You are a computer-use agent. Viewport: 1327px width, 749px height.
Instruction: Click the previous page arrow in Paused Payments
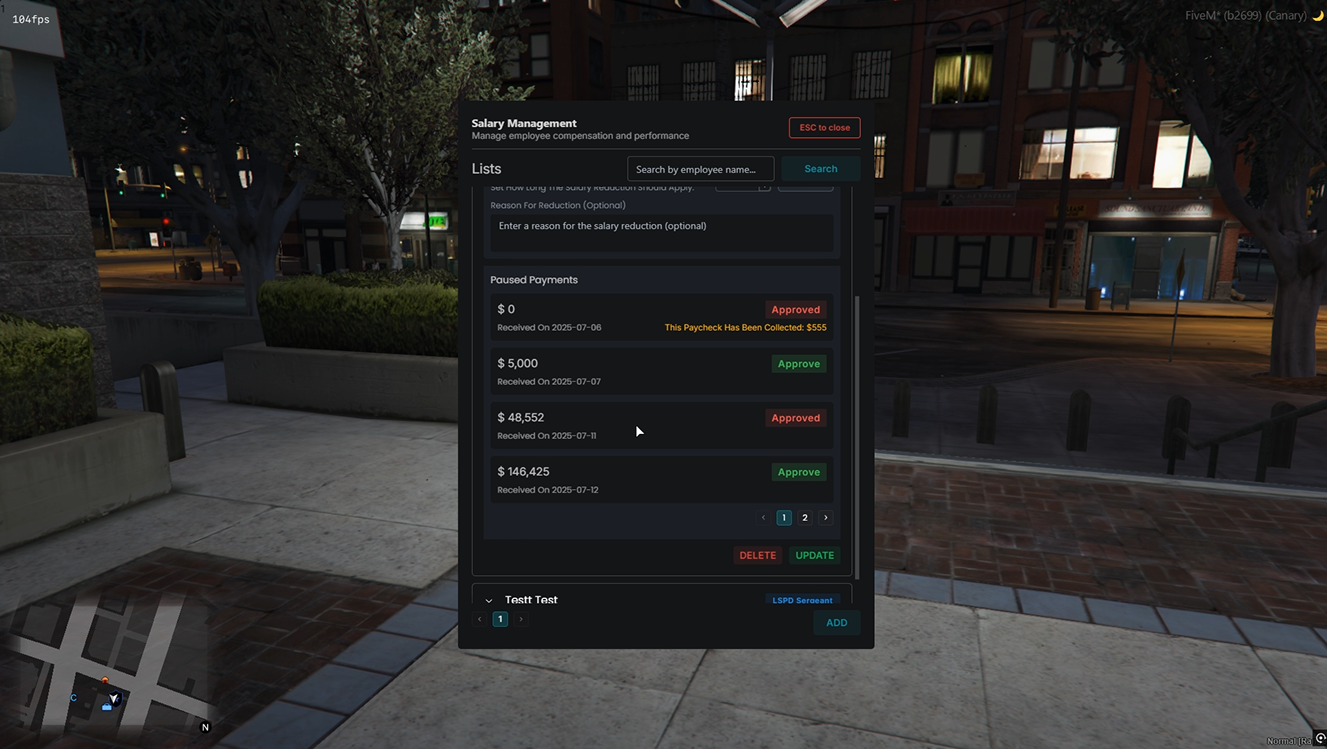click(x=763, y=517)
